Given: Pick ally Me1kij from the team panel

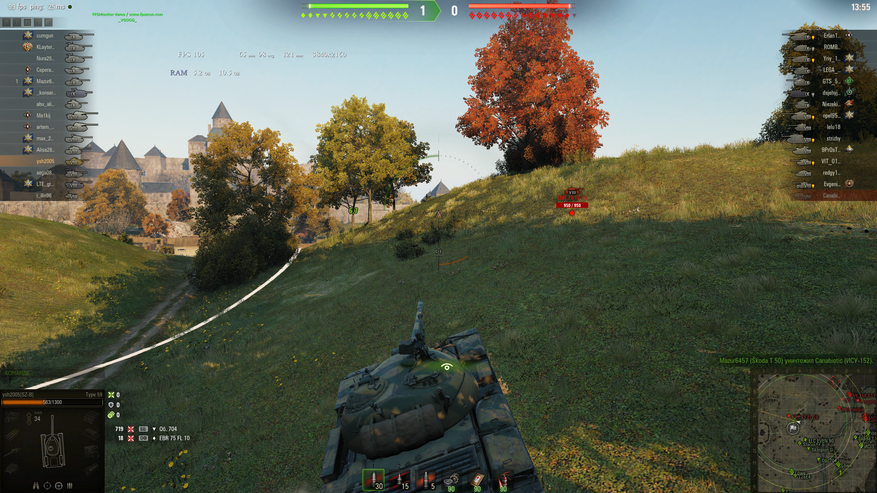Looking at the screenshot, I should click(45, 115).
